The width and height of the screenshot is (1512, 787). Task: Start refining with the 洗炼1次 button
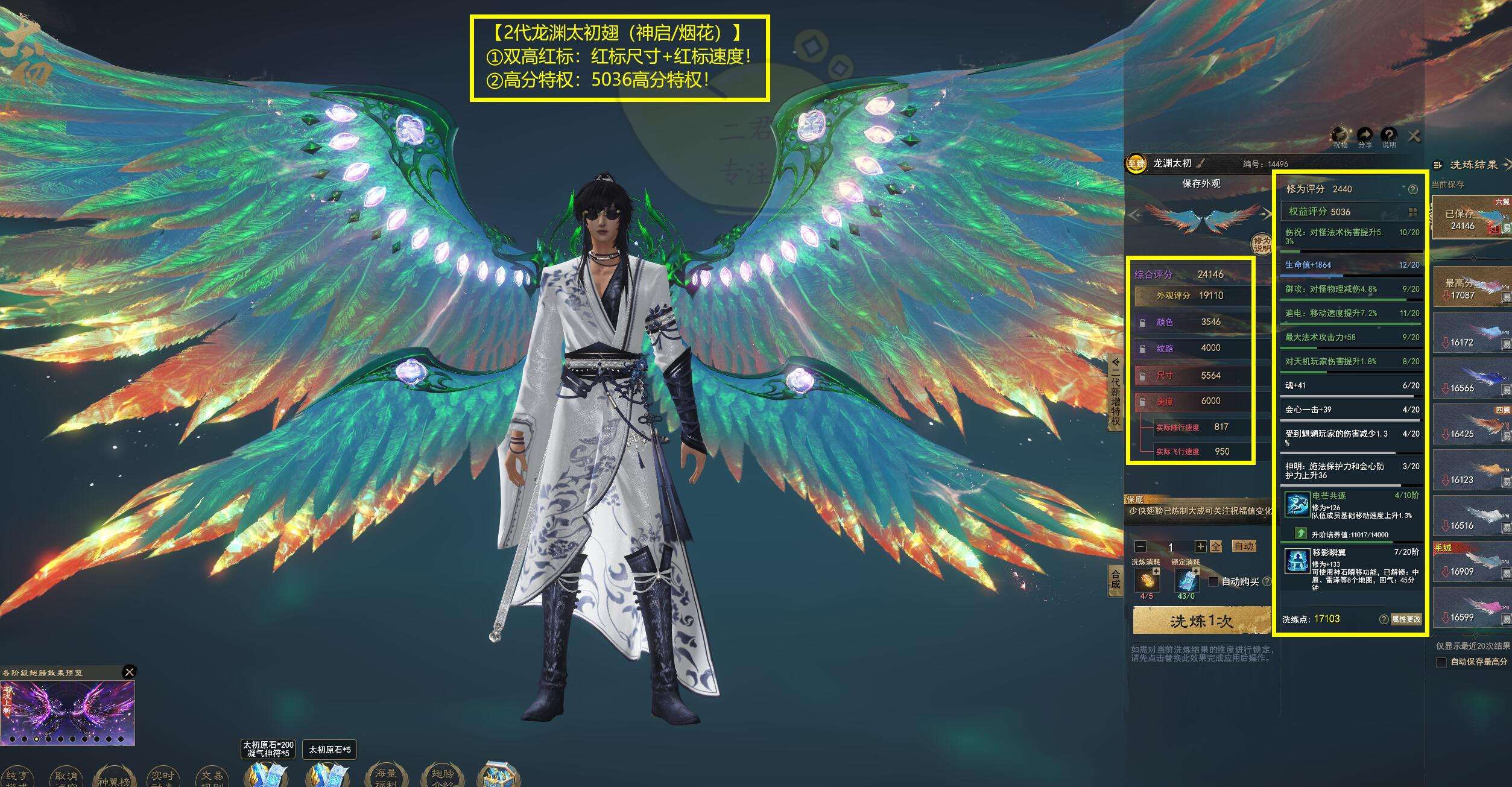[1201, 621]
